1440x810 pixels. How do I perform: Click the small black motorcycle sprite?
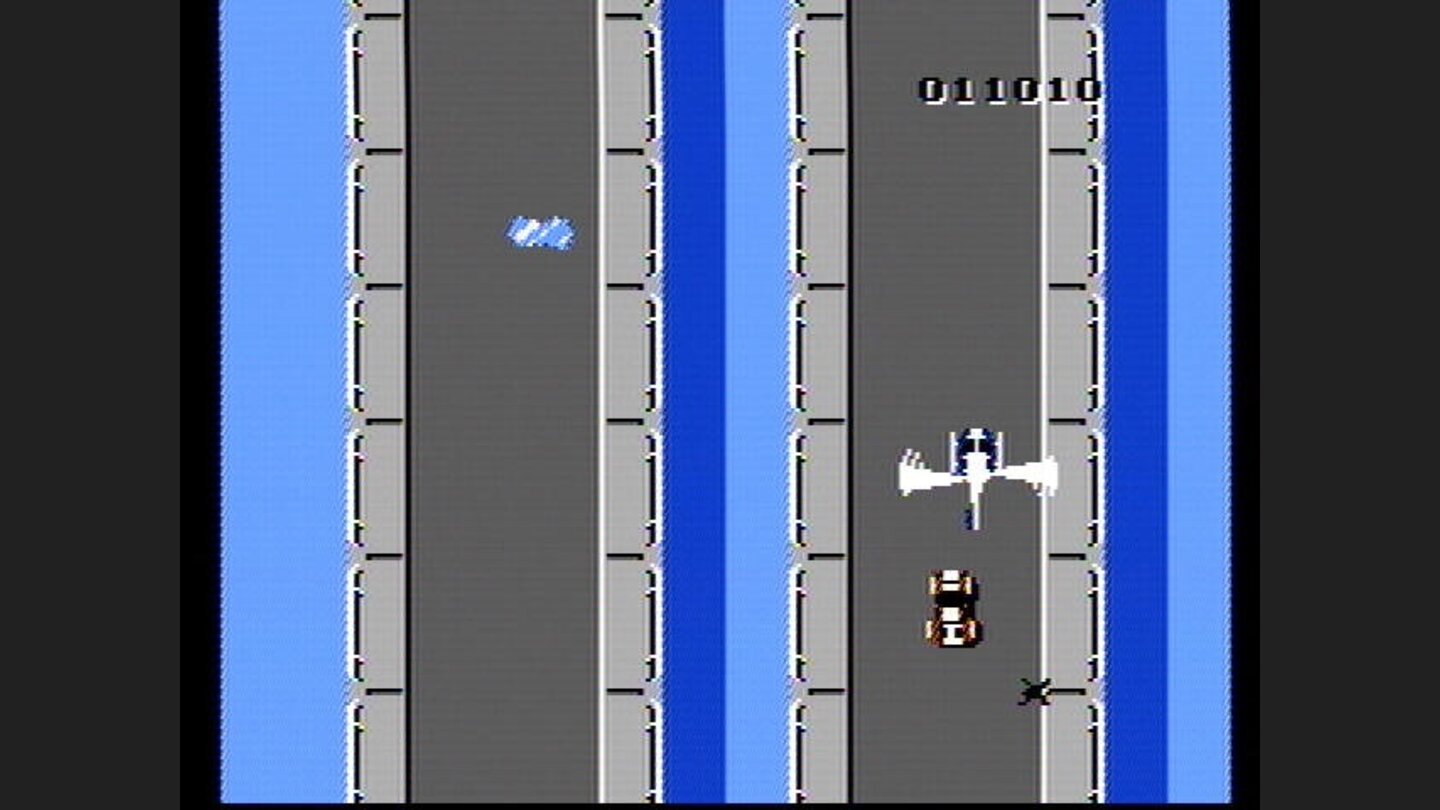(x=1037, y=692)
